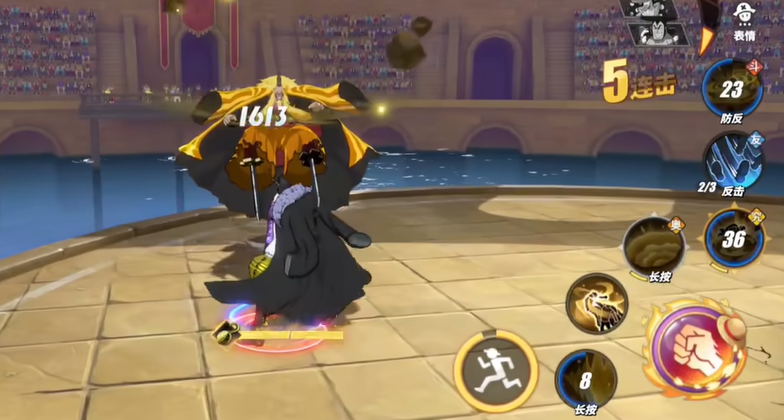The image size is (784, 420).
Task: Cast the golden claw skill
Action: pyautogui.click(x=596, y=301)
